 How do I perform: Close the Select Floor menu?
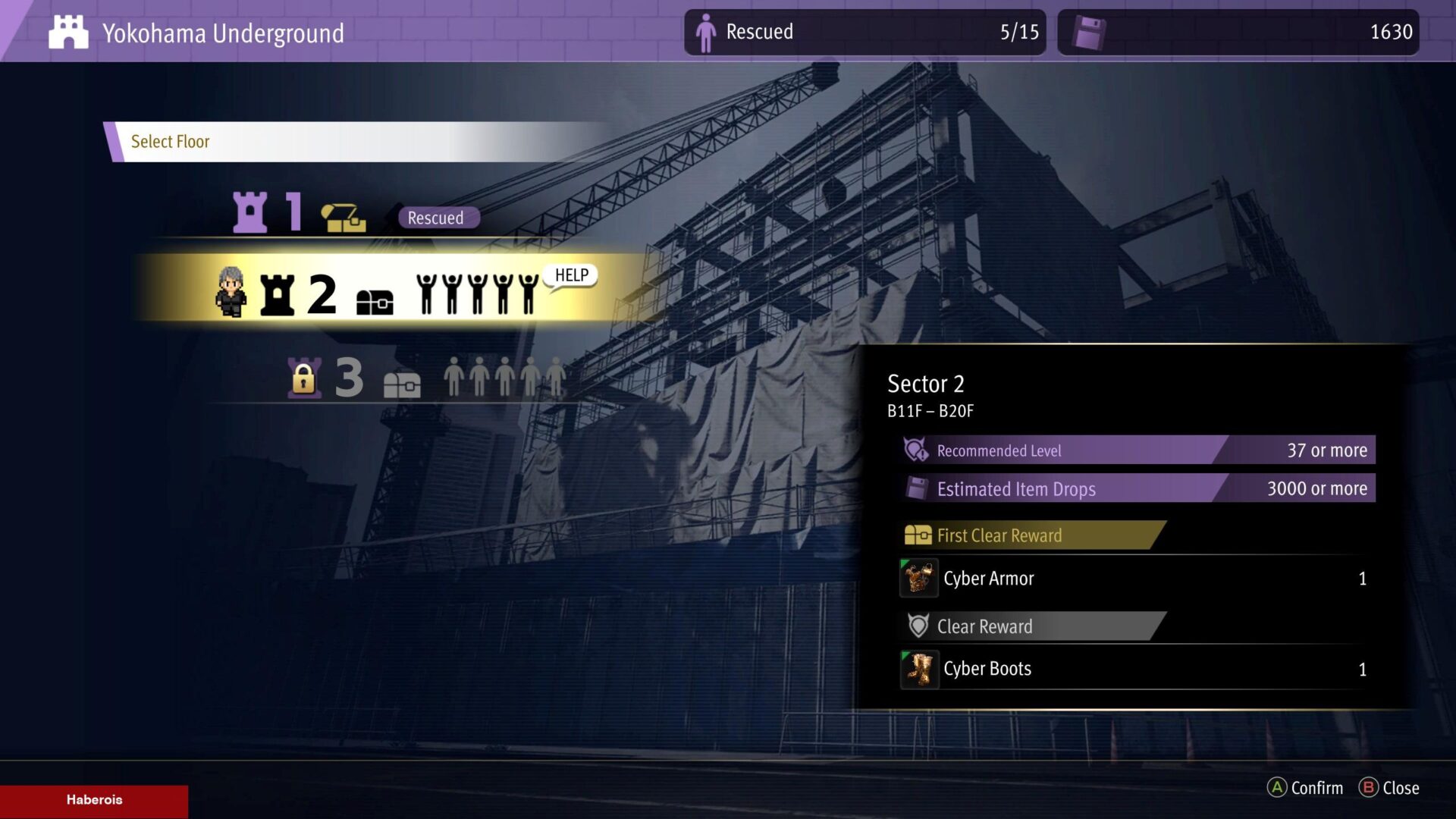1389,788
